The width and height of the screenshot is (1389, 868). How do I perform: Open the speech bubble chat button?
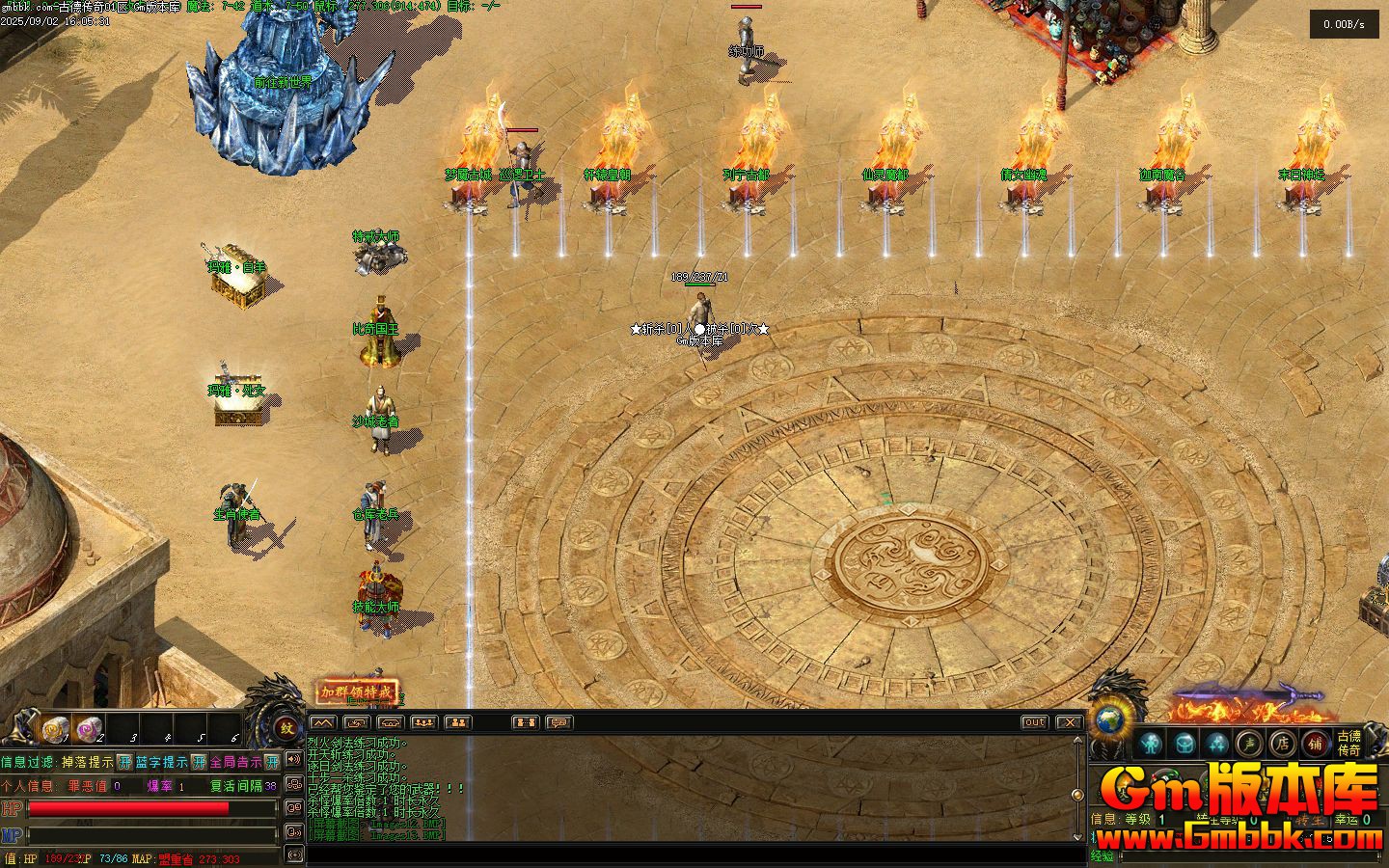[x=559, y=722]
